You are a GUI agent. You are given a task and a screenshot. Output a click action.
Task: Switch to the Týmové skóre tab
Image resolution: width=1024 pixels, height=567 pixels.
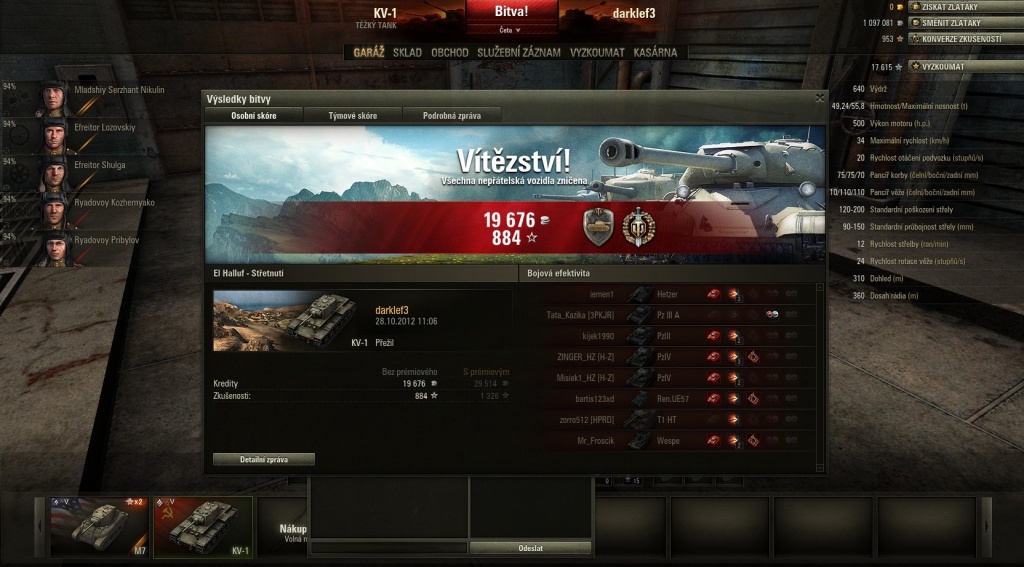352,116
